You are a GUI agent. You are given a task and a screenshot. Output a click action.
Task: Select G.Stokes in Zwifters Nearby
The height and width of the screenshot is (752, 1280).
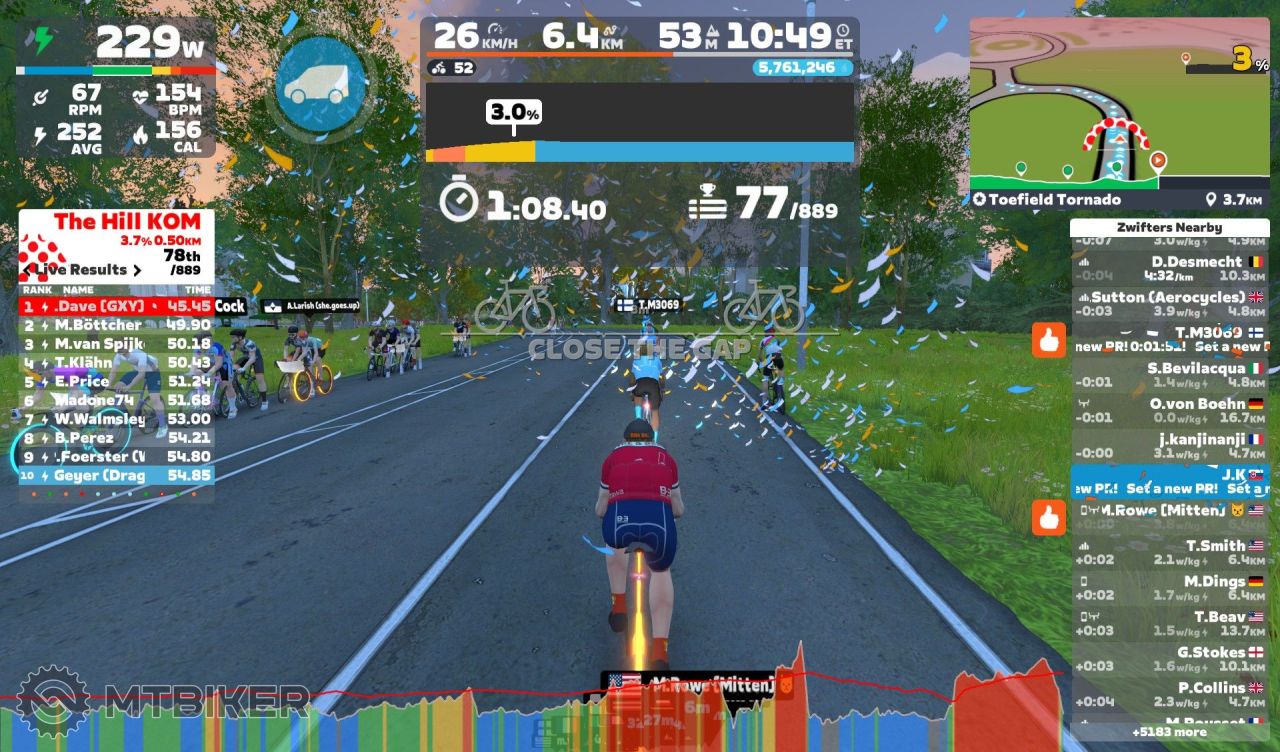coord(1168,659)
